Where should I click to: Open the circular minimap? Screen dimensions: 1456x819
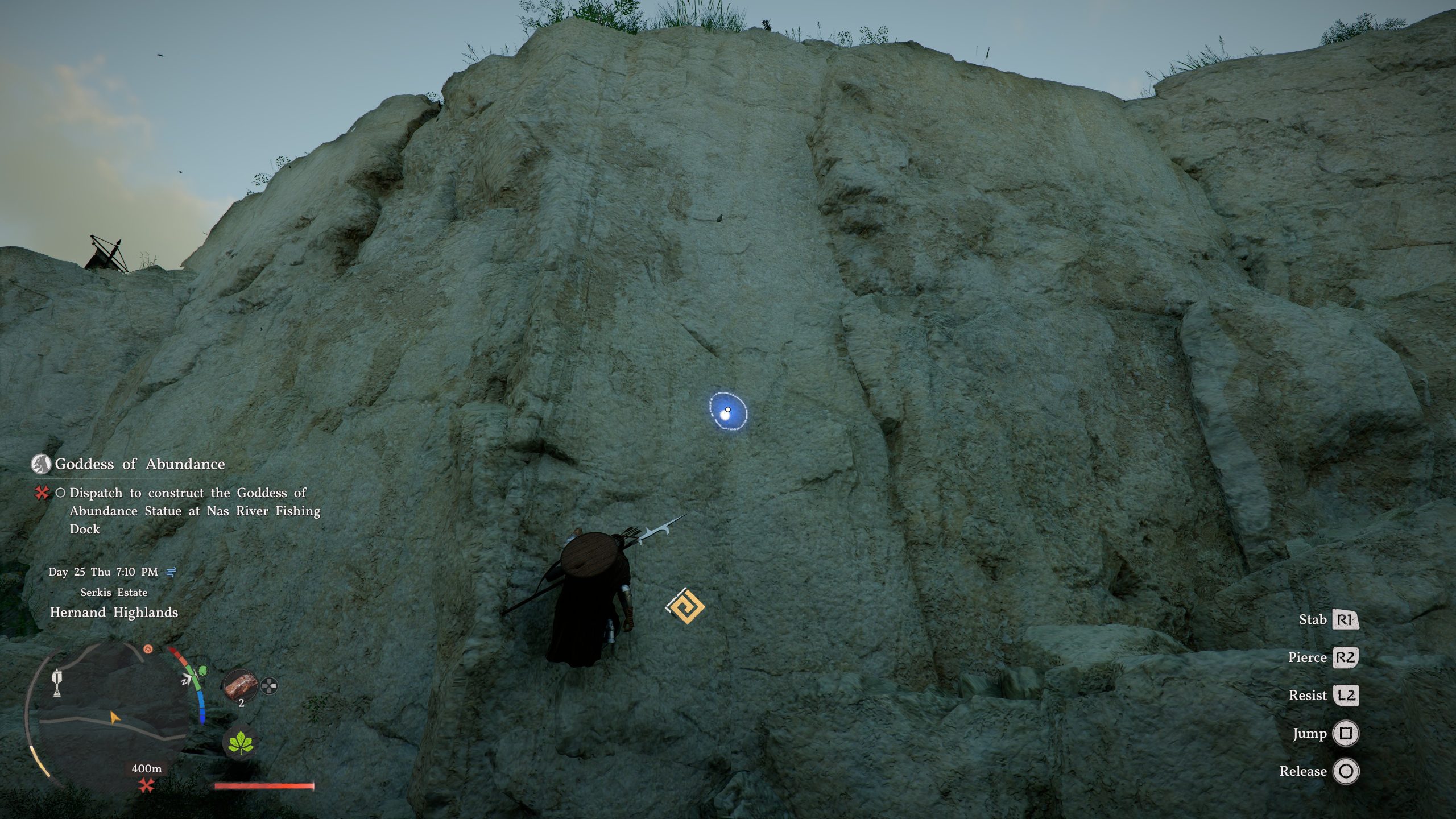(108, 719)
